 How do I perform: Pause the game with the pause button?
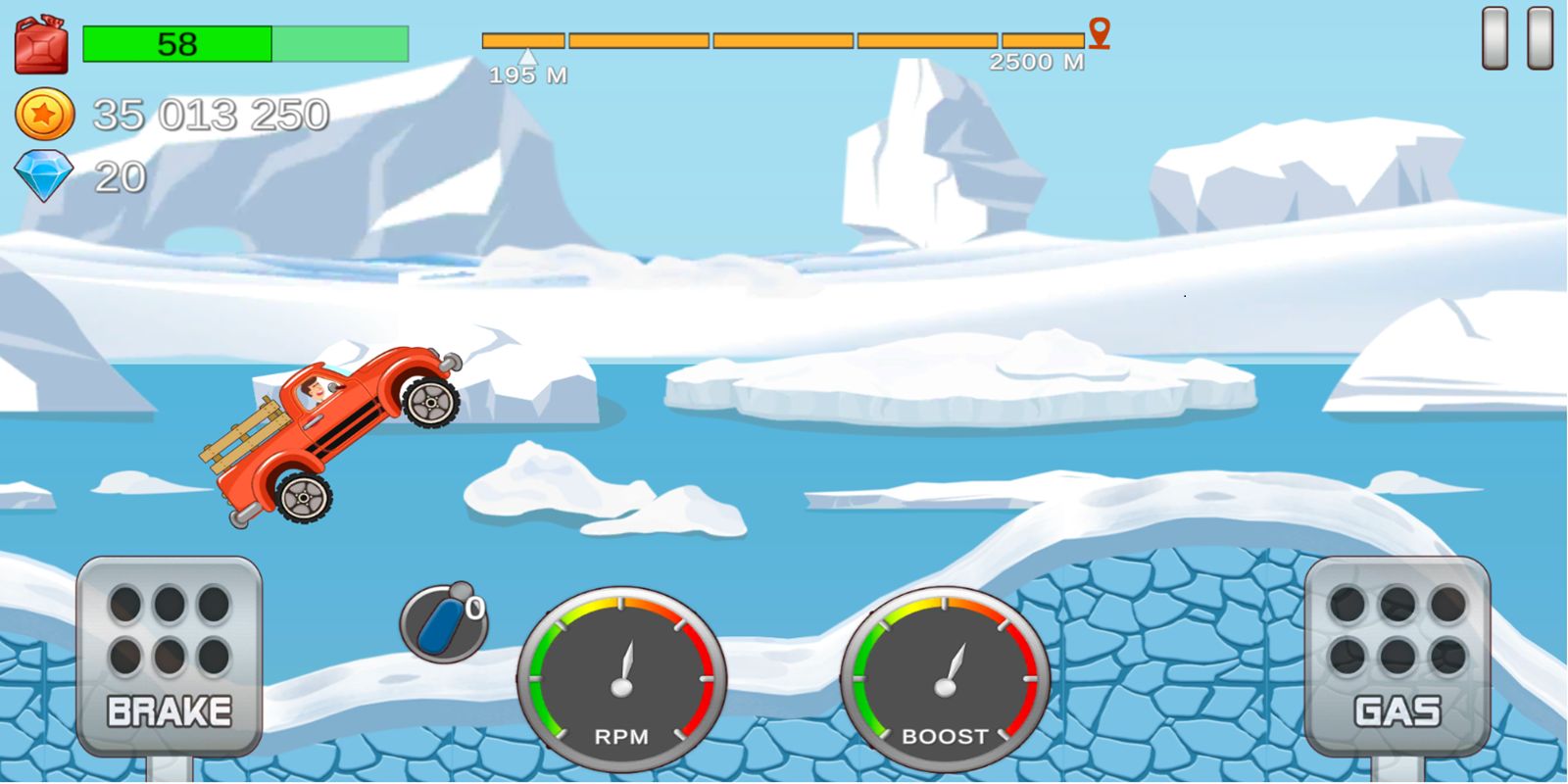click(x=1517, y=39)
